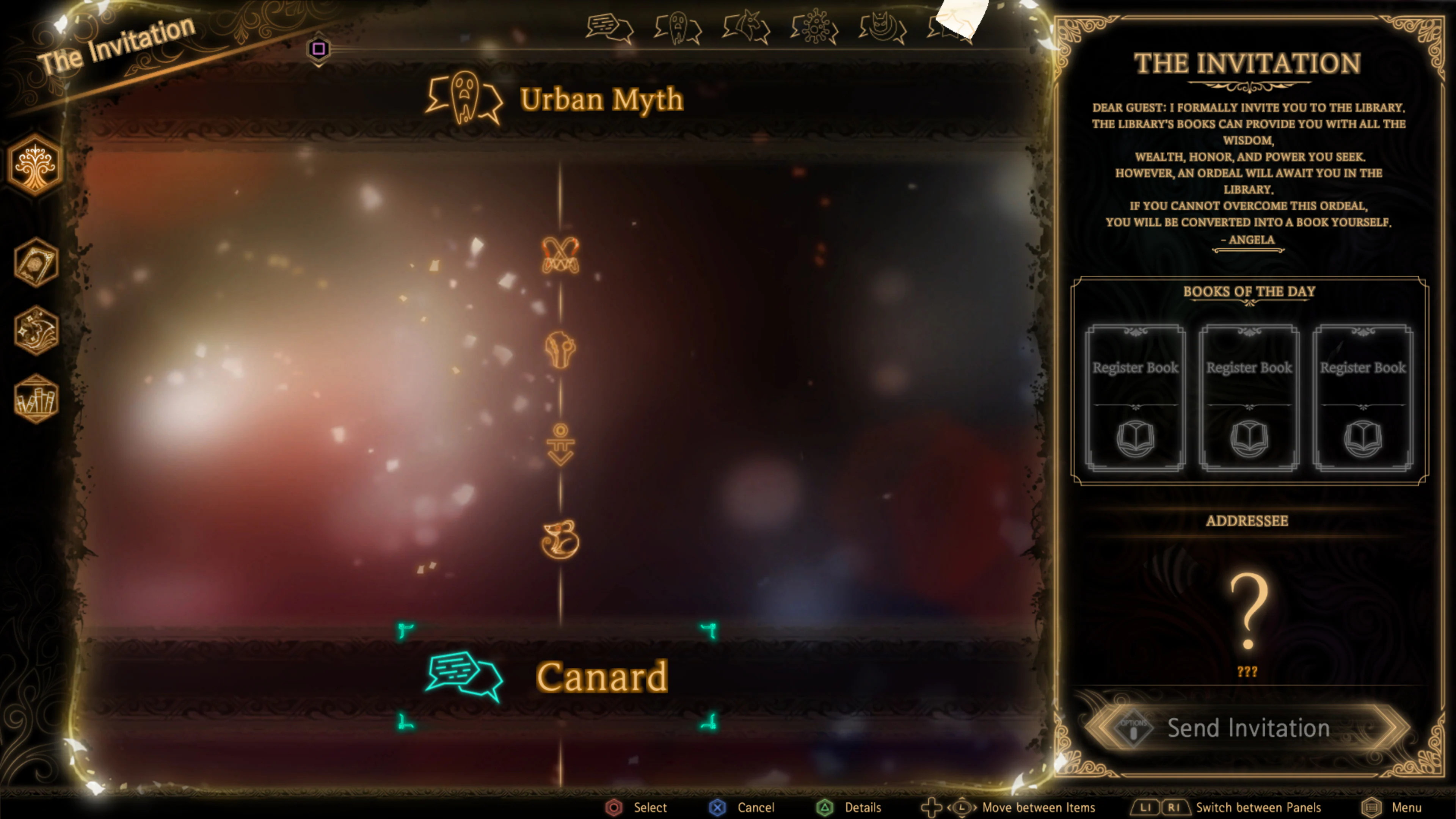Select the book panel icon in the left sidebar

36,263
